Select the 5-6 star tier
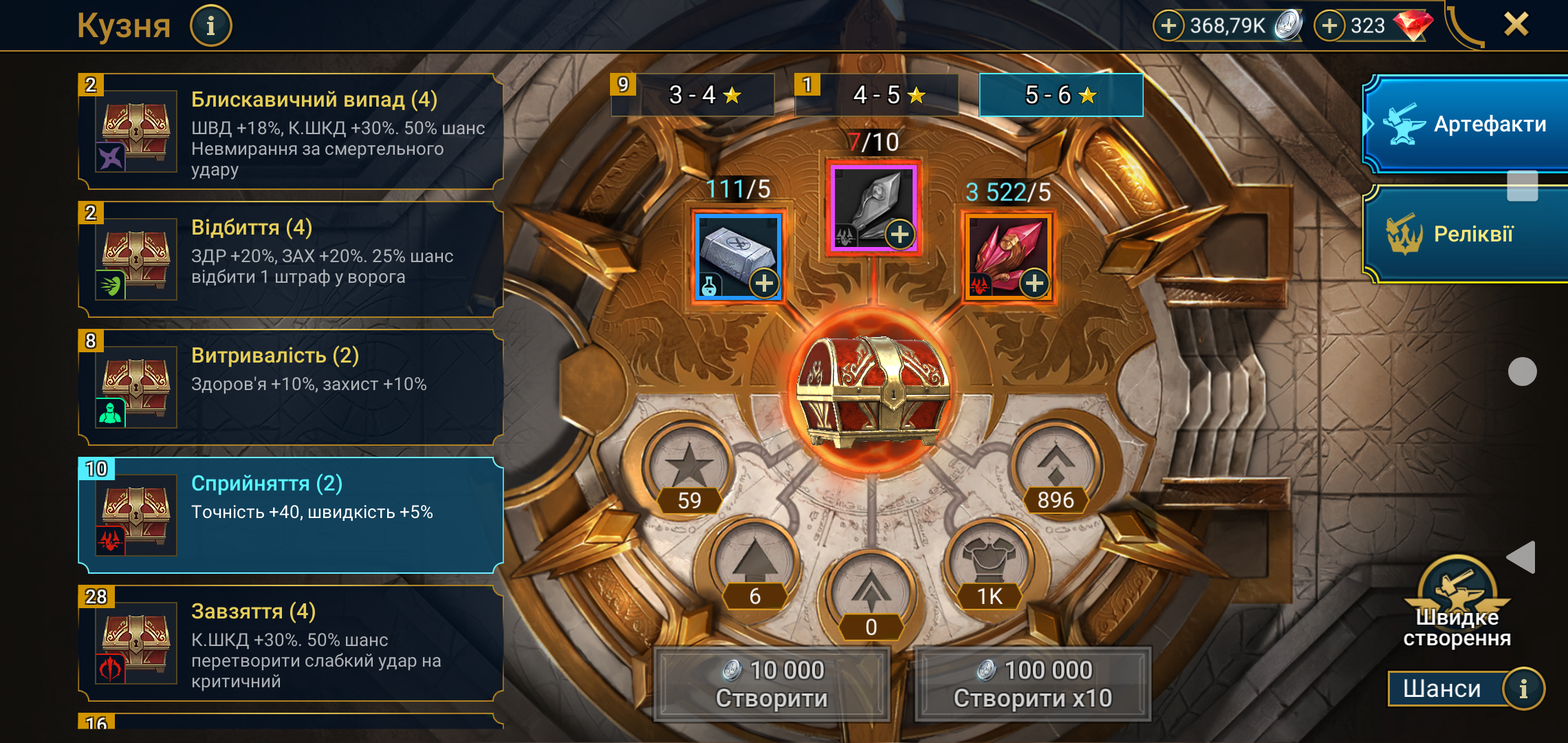 tap(1060, 95)
